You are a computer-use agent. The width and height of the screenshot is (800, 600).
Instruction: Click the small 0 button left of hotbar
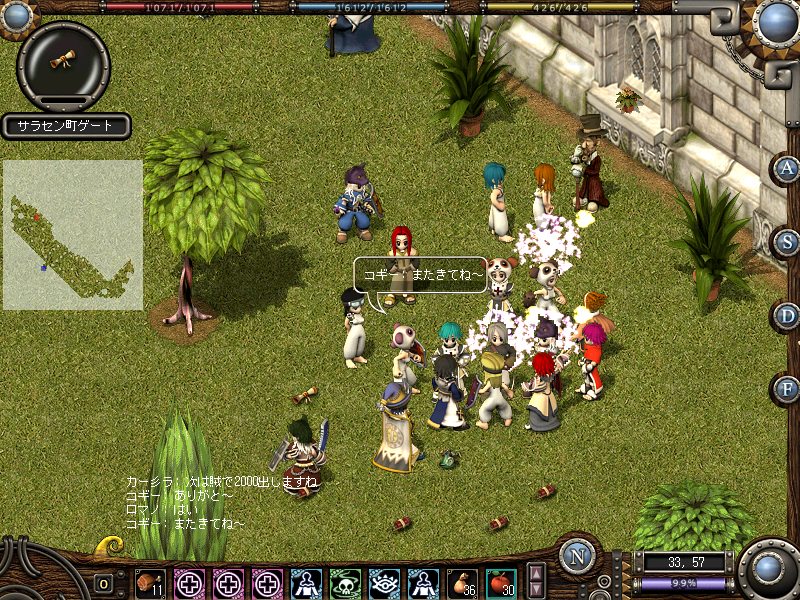pos(104,583)
